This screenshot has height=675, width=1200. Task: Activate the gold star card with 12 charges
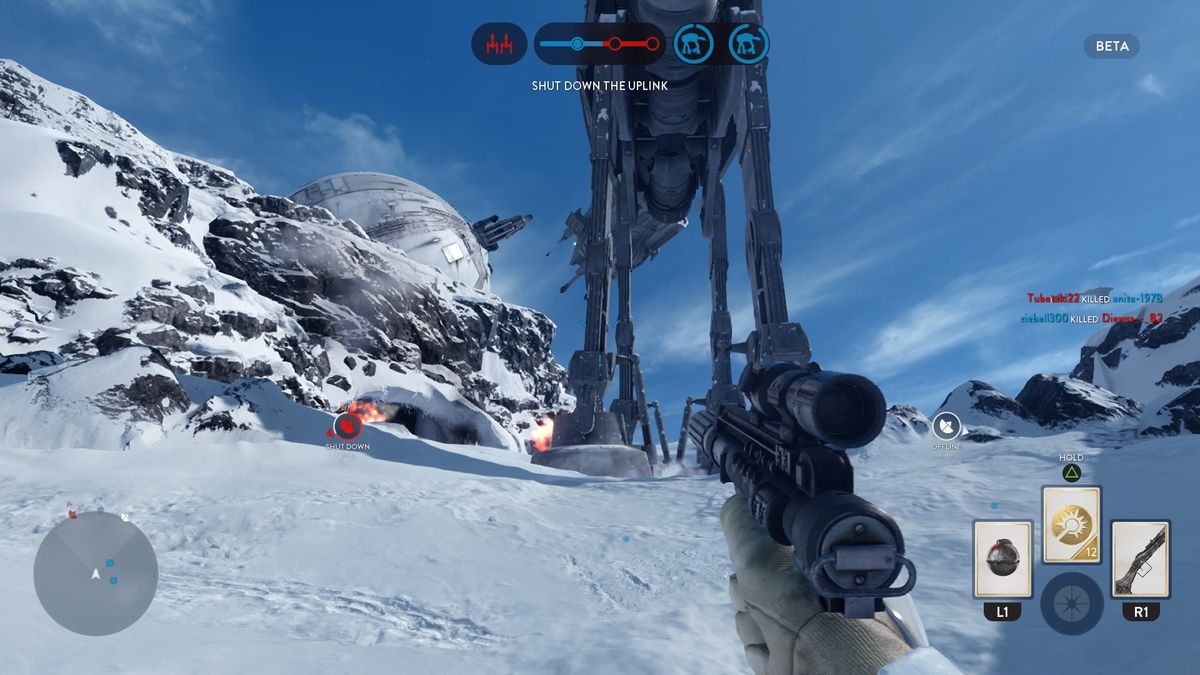[1071, 525]
